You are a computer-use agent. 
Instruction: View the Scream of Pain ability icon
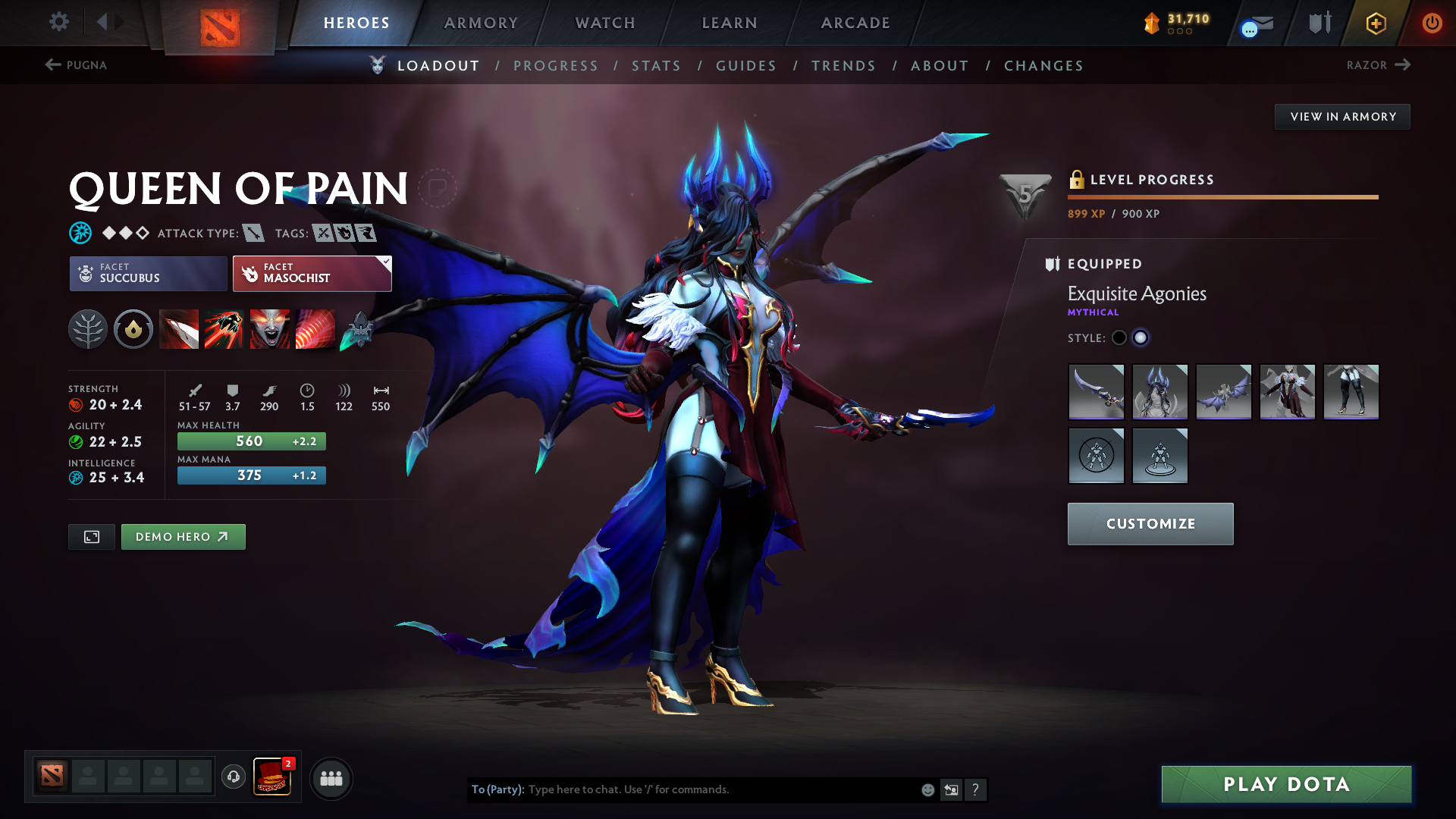269,329
